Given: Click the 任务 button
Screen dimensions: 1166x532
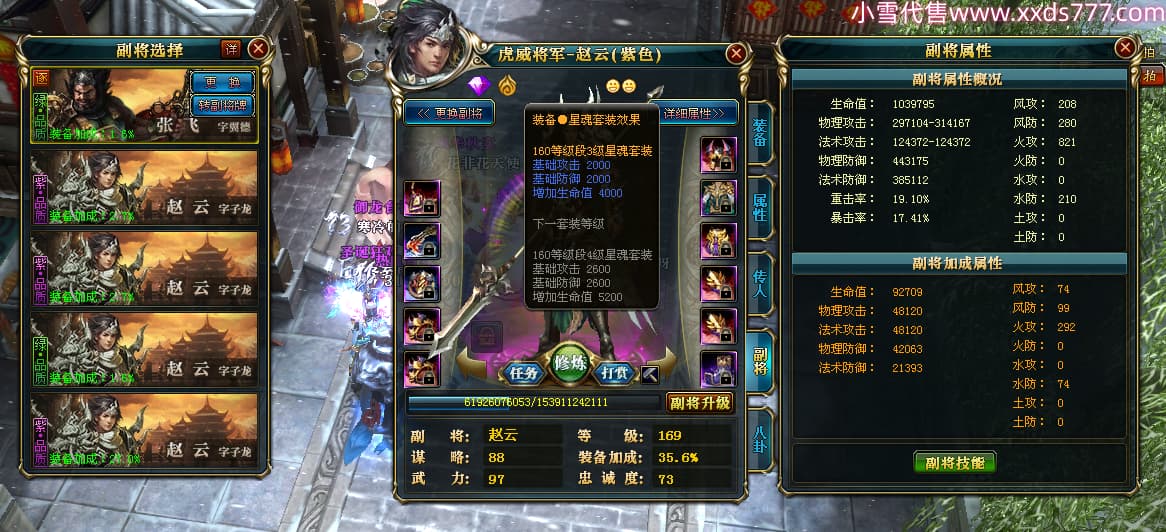Looking at the screenshot, I should tap(524, 373).
